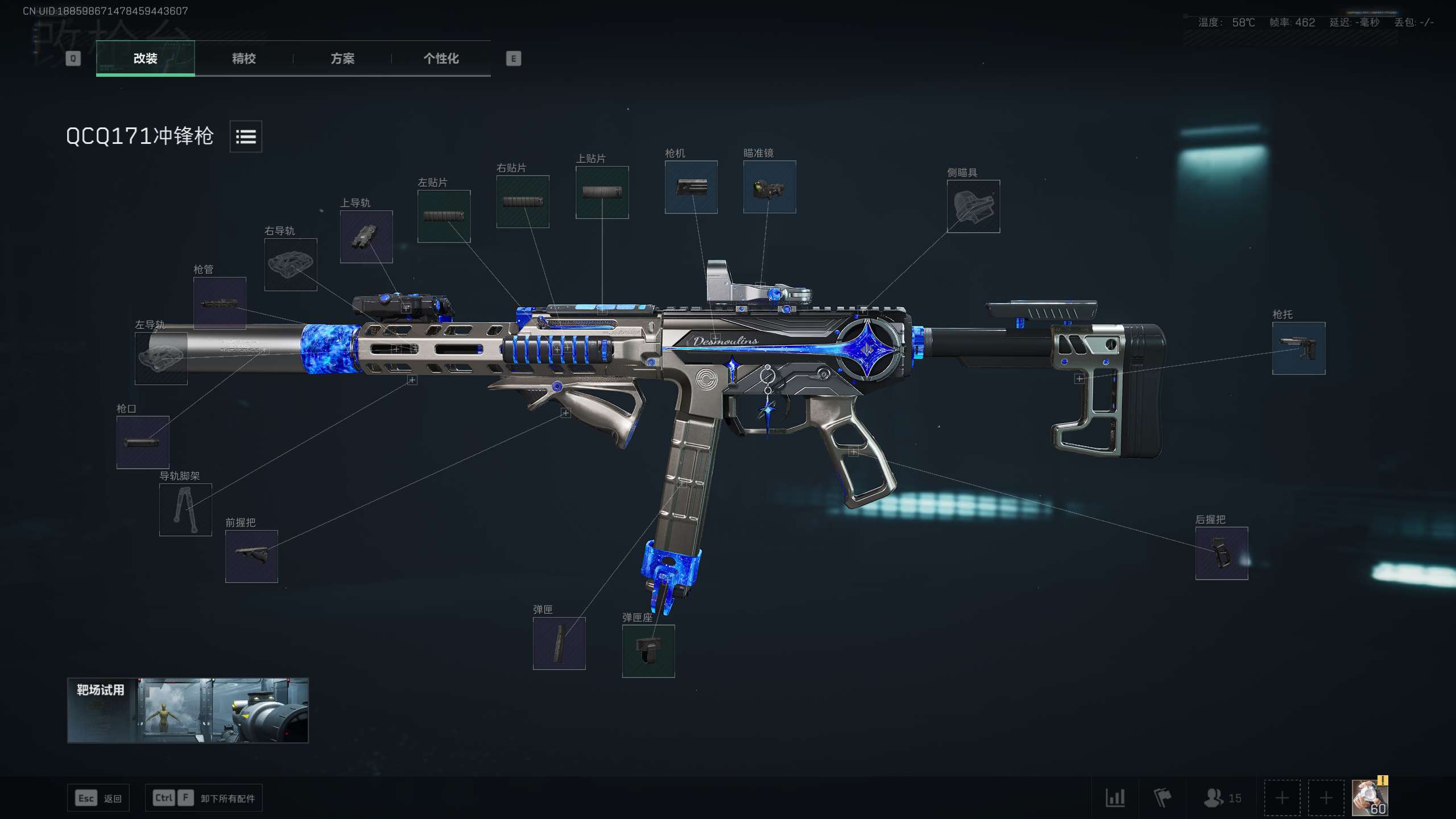Open the bar chart stats icon

(x=1115, y=798)
